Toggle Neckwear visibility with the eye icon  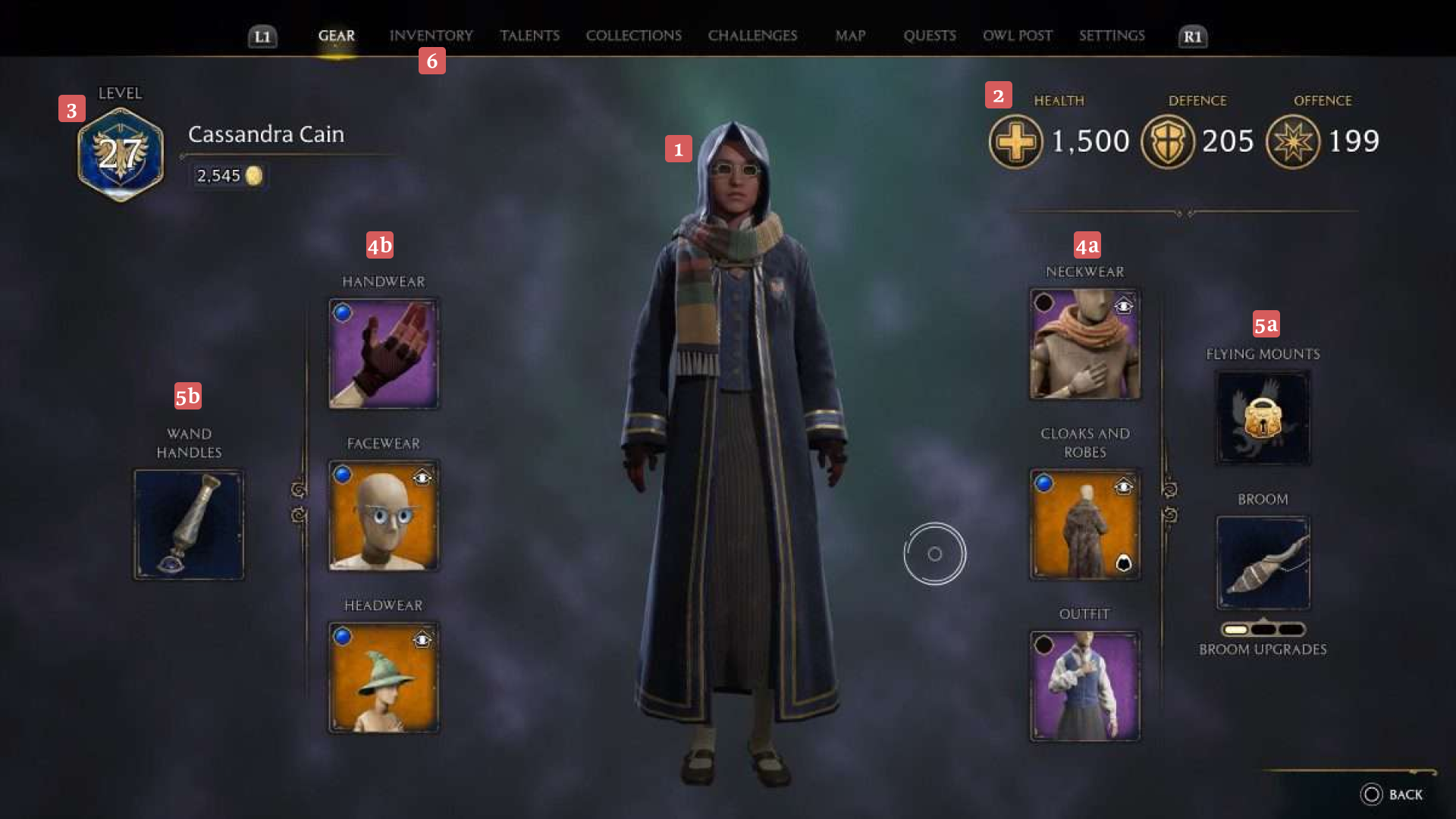point(1125,306)
